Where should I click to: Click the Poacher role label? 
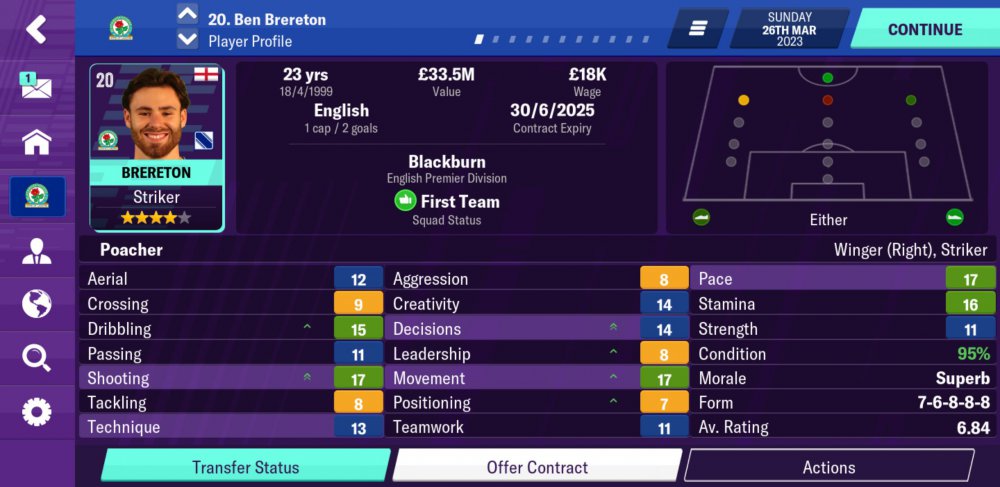[x=131, y=250]
